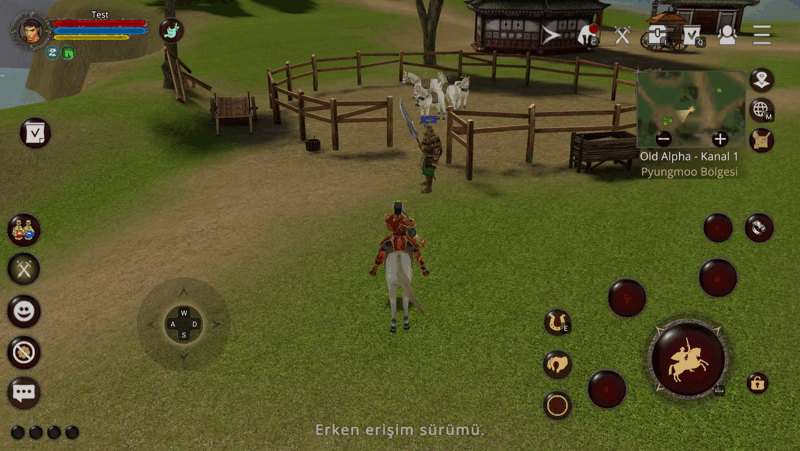The height and width of the screenshot is (451, 800).
Task: Click the location pin beside the minimap
Action: point(762,80)
